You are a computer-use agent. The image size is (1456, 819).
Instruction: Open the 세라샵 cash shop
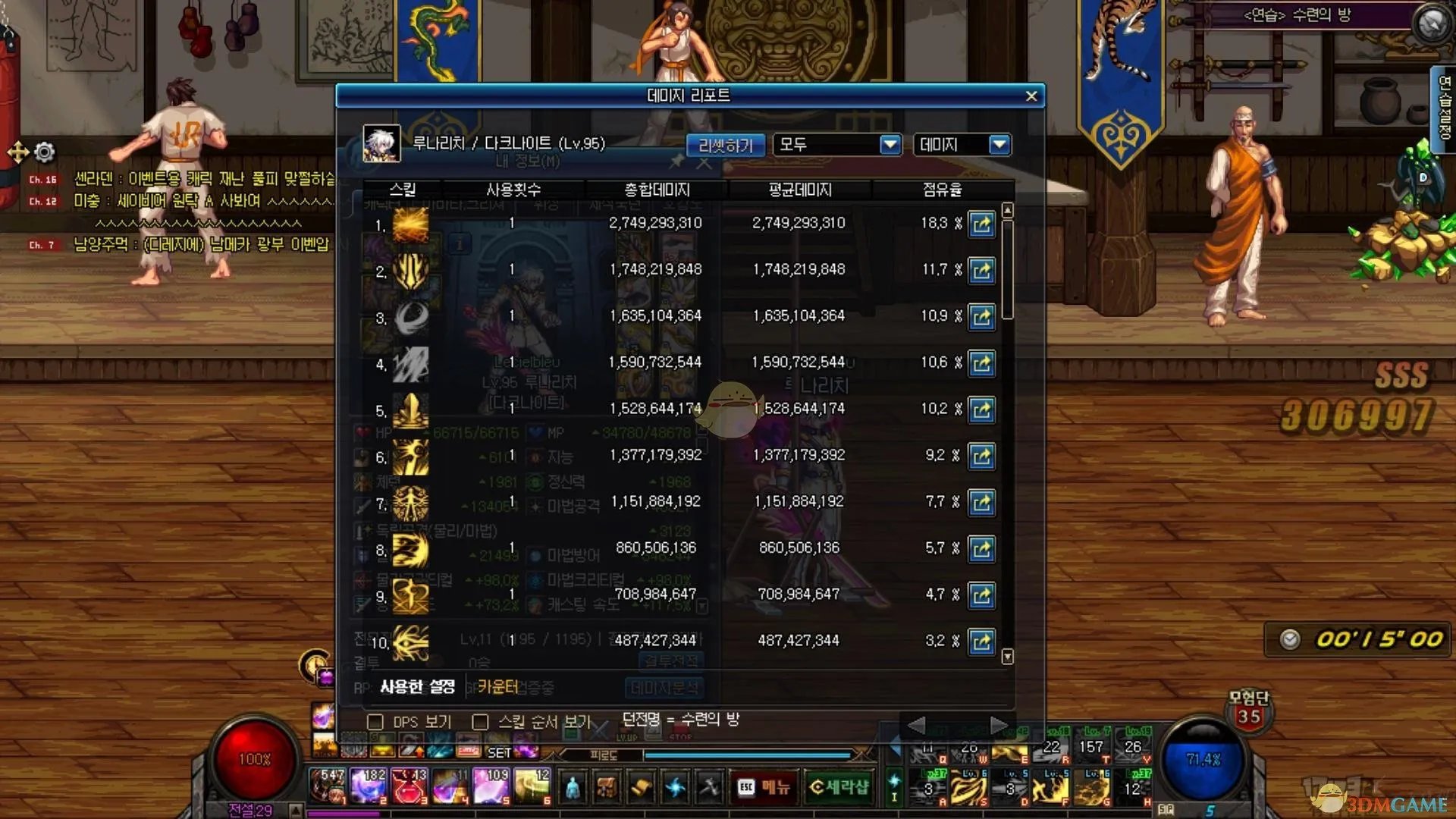tap(839, 788)
